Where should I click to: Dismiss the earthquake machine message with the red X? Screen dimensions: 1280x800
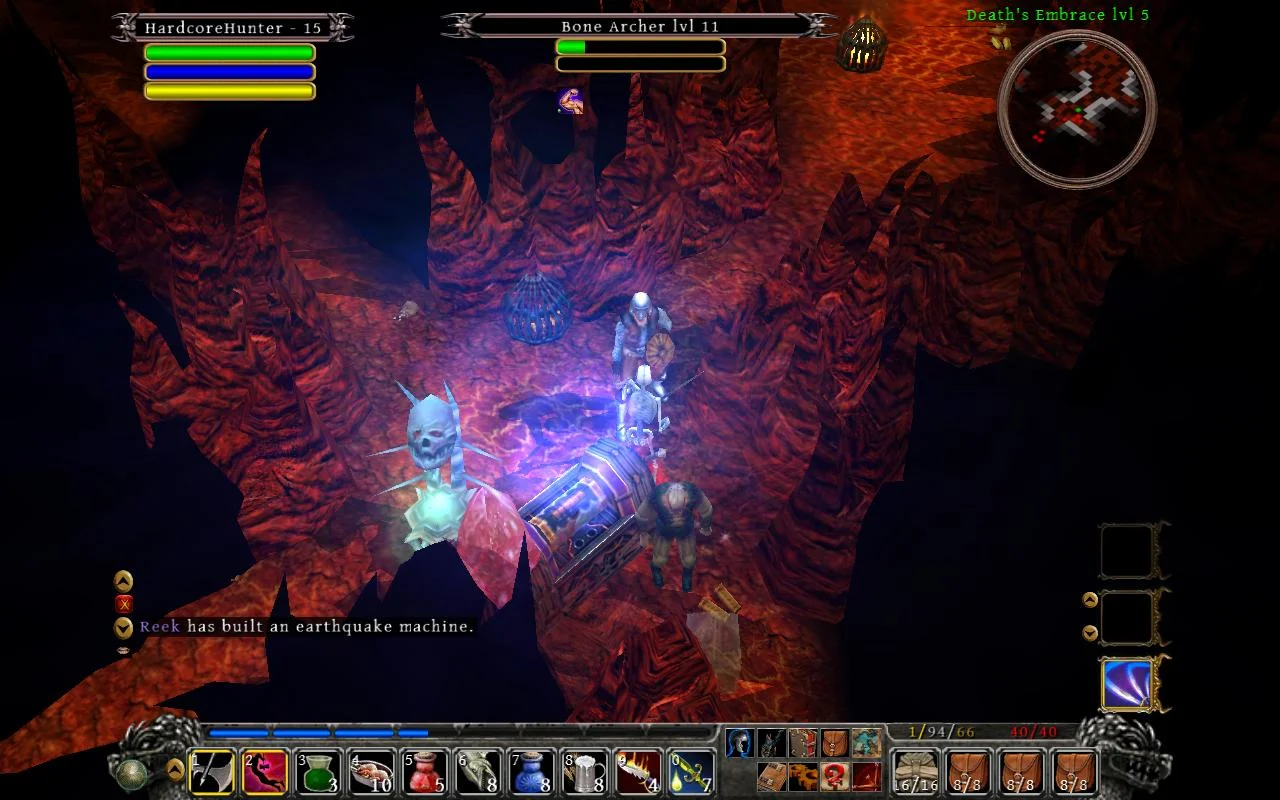[122, 604]
